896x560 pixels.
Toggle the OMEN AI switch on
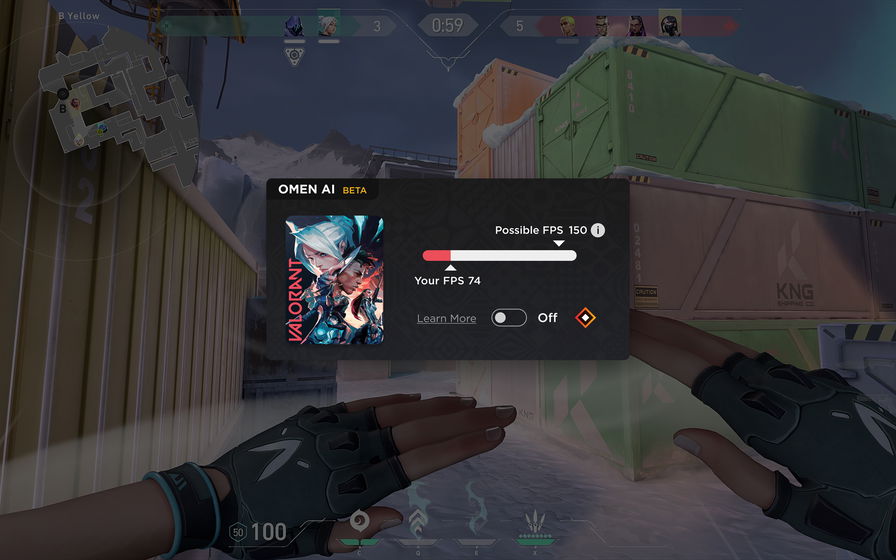pyautogui.click(x=509, y=318)
